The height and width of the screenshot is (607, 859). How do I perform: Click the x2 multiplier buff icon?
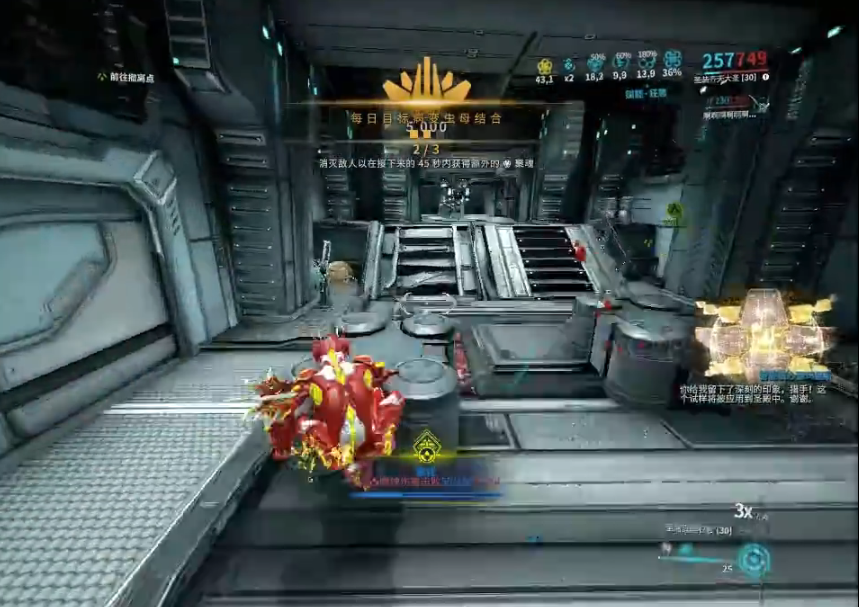569,61
